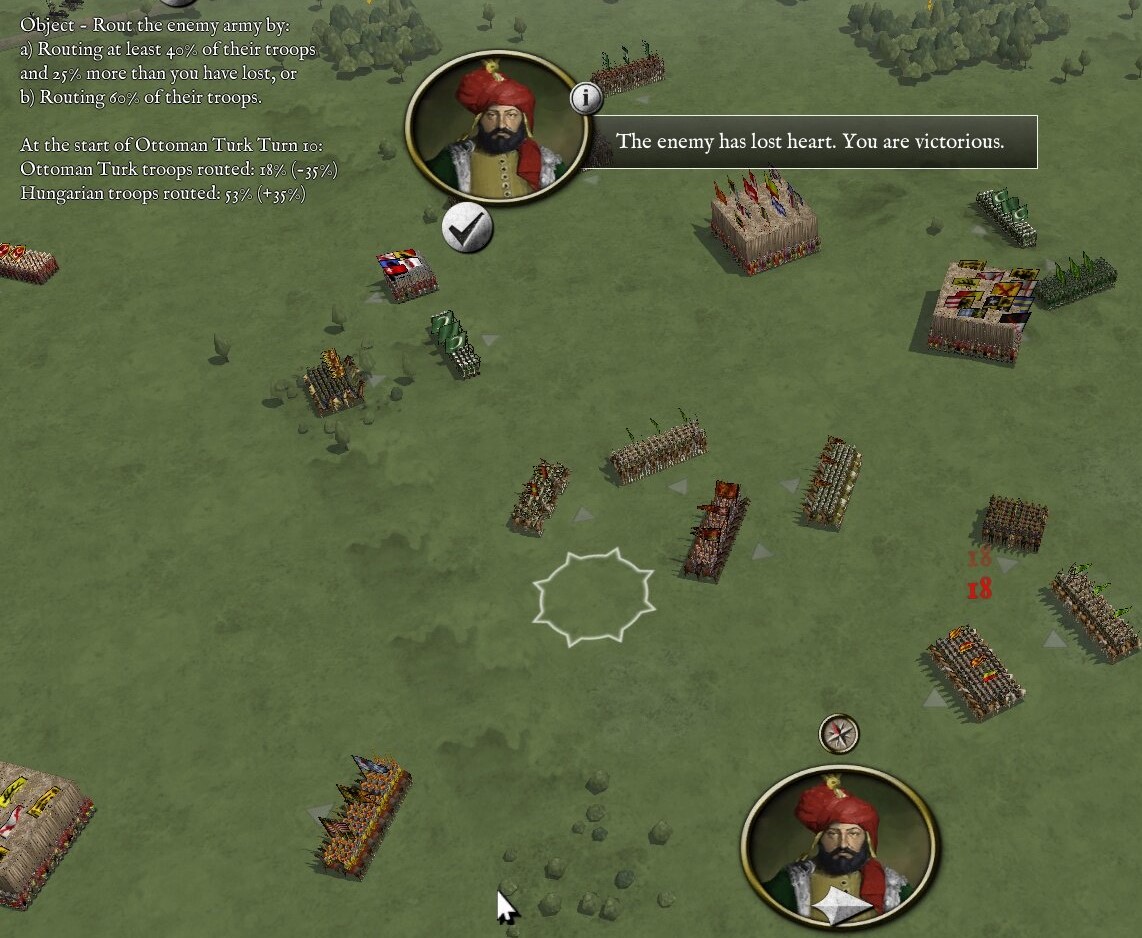Select the sultan portrait next to the victory message
Screen dimensions: 1142x938
coord(497,128)
